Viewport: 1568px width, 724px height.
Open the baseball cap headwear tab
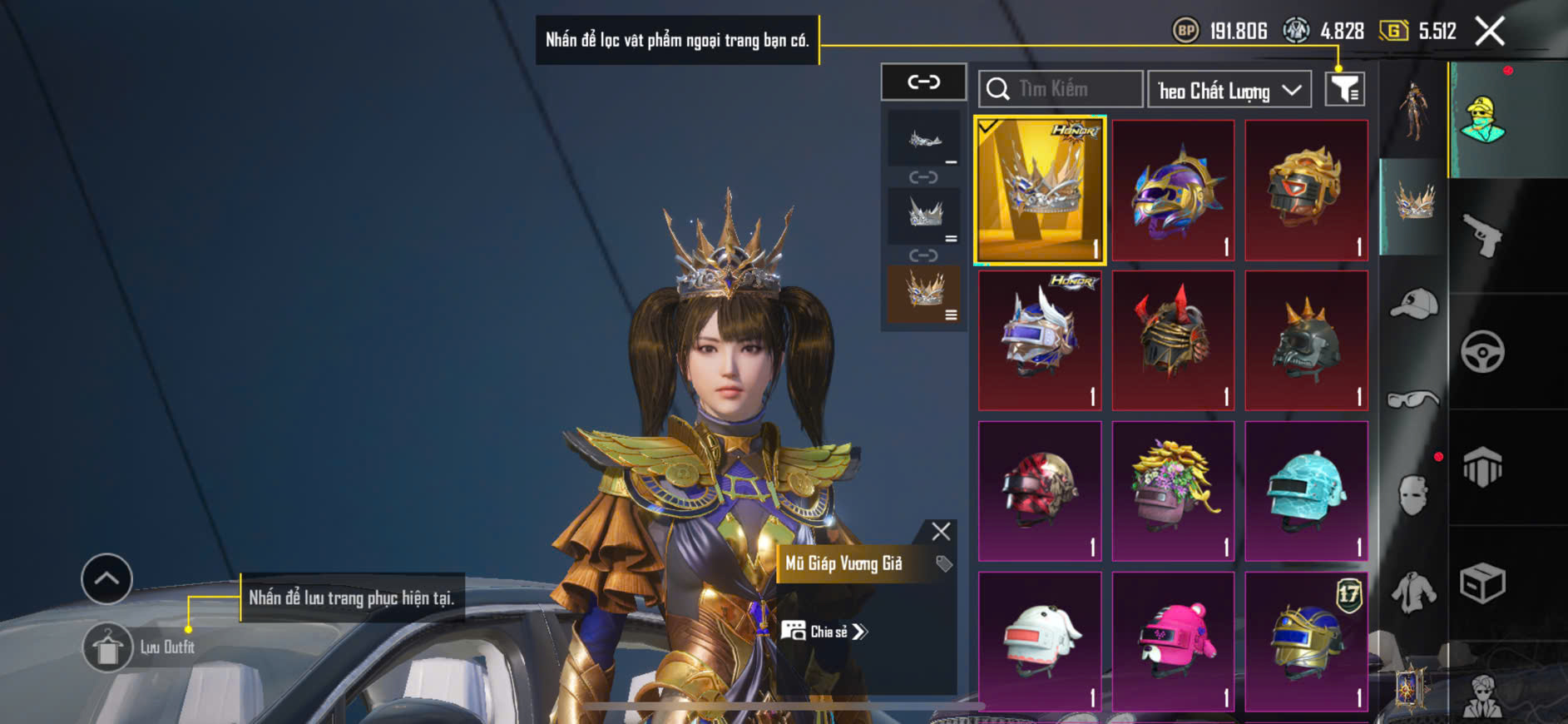pyautogui.click(x=1413, y=304)
